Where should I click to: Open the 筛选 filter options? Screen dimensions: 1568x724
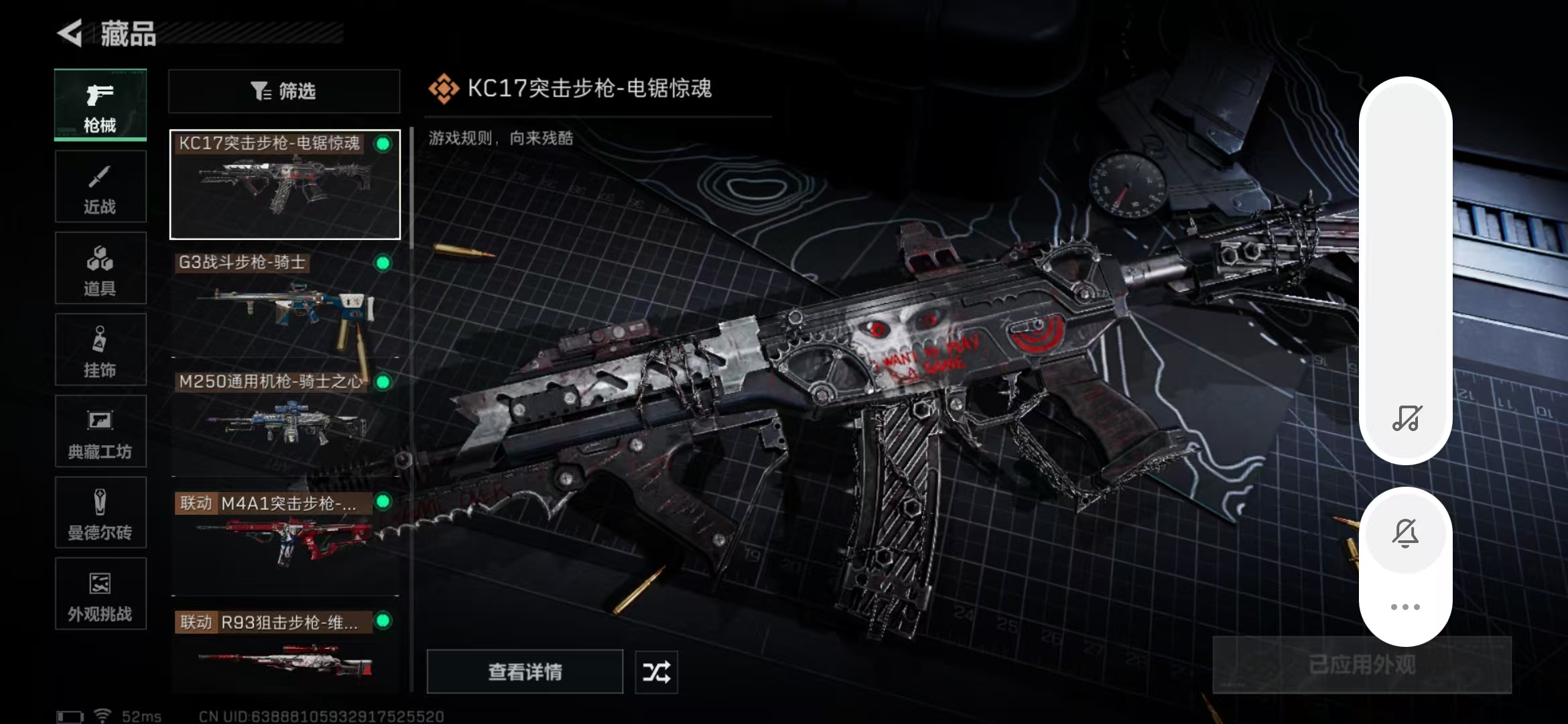tap(283, 91)
